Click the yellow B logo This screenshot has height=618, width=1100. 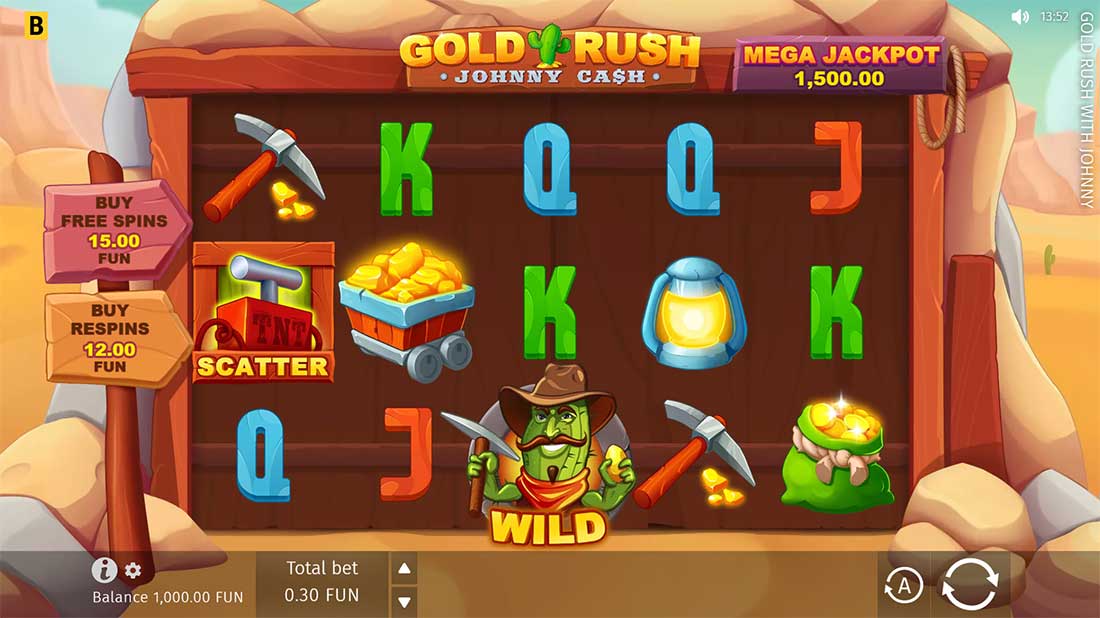coord(36,25)
